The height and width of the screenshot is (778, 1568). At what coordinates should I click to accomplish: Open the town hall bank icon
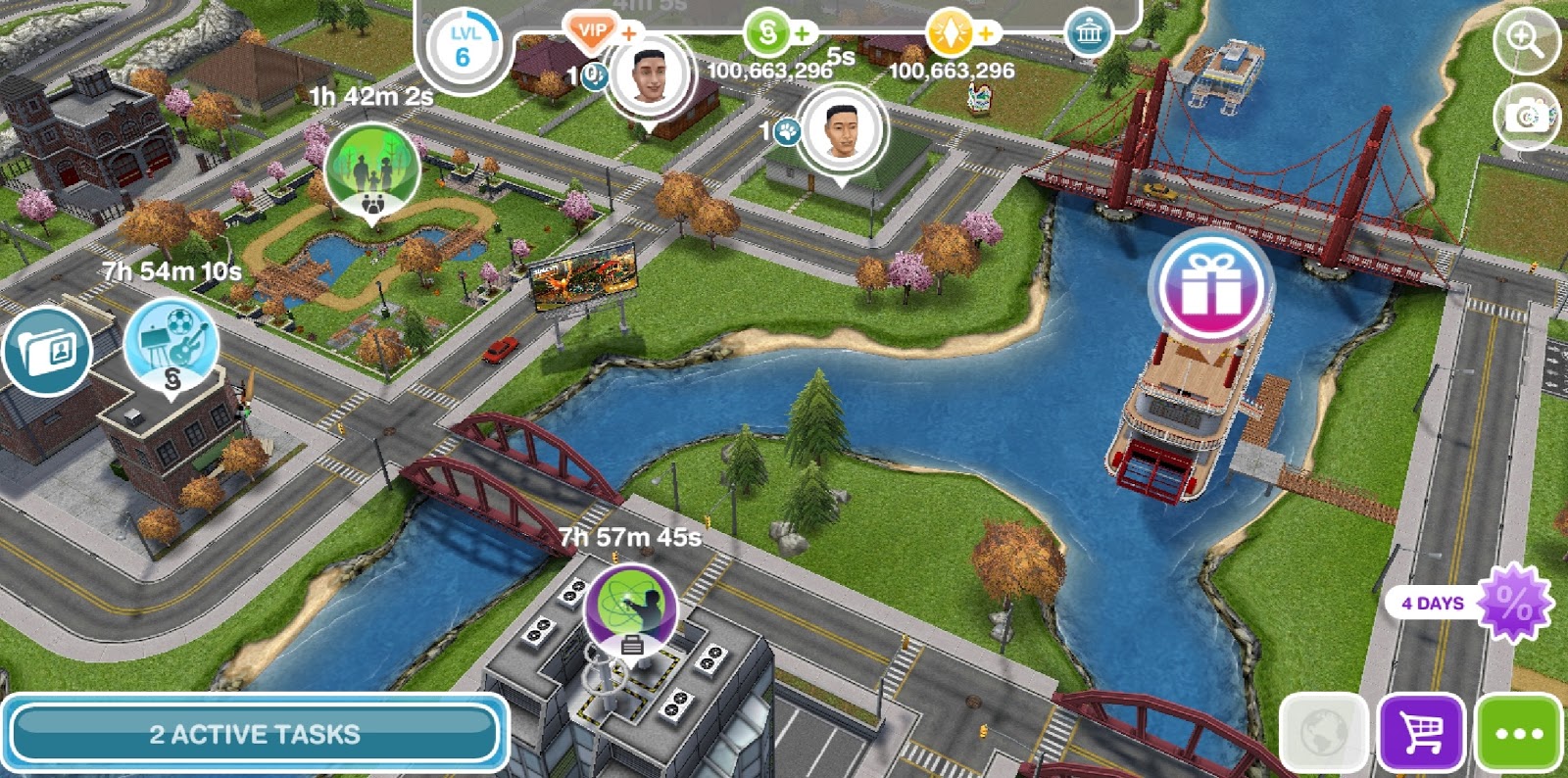[1089, 33]
